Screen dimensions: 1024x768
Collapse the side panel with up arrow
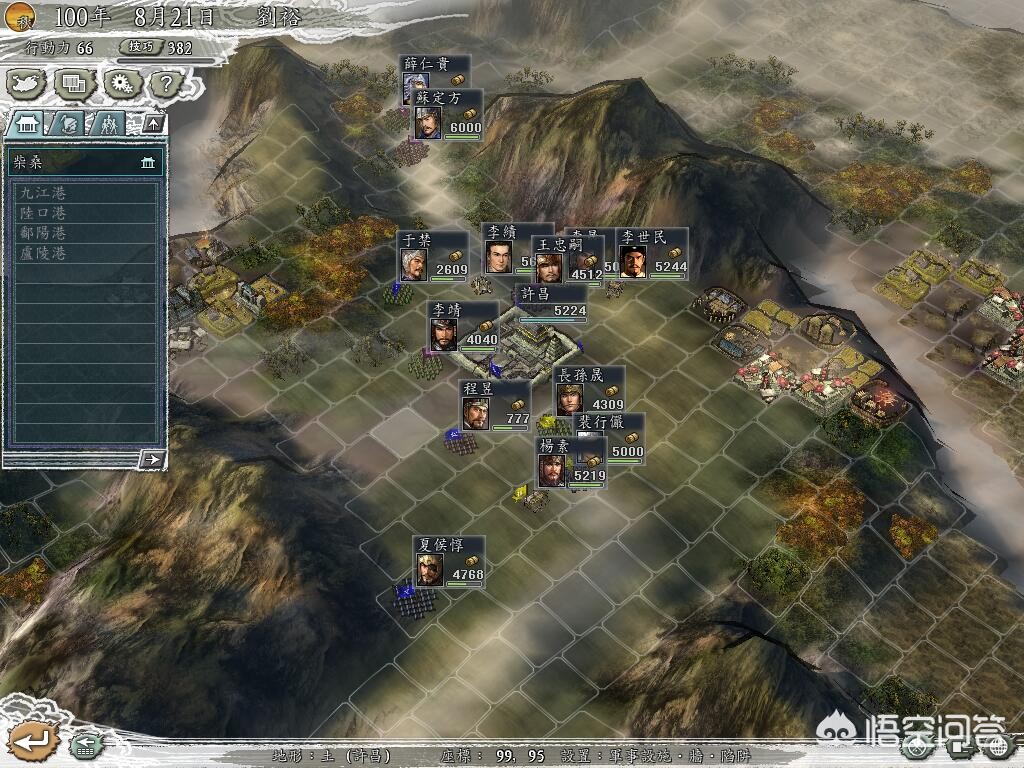(x=153, y=124)
